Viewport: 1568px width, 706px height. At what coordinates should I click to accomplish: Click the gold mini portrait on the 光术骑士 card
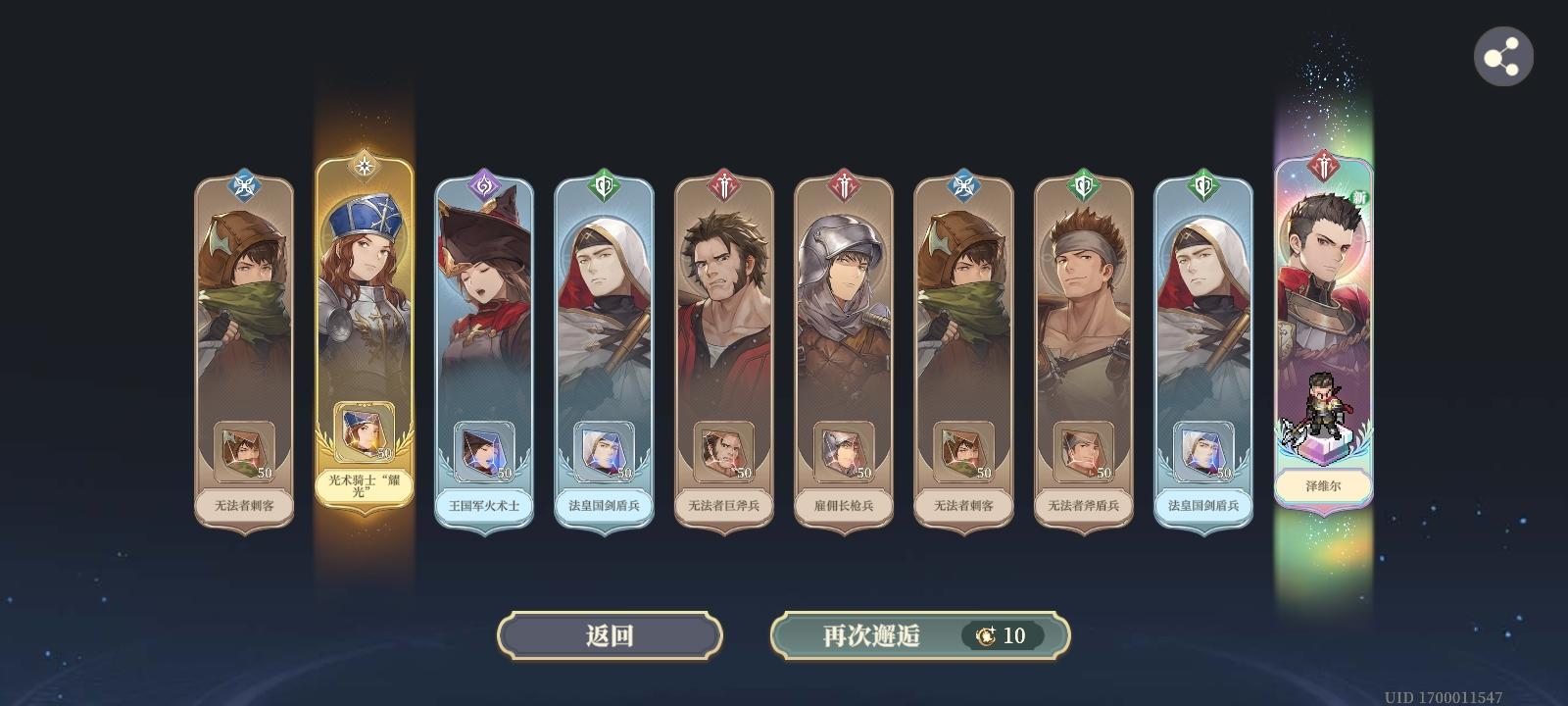pyautogui.click(x=365, y=431)
